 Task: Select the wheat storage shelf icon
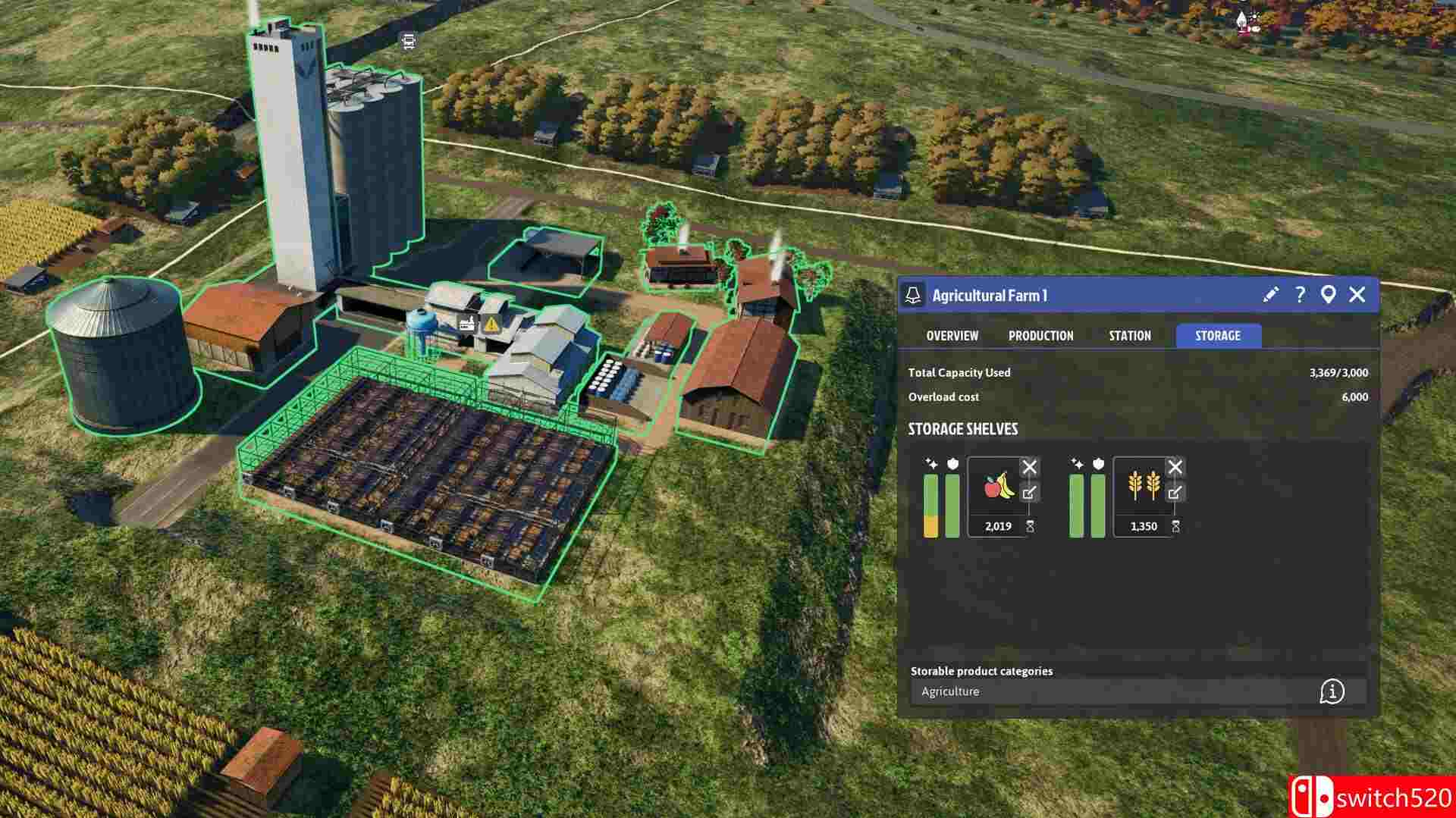click(x=1144, y=486)
